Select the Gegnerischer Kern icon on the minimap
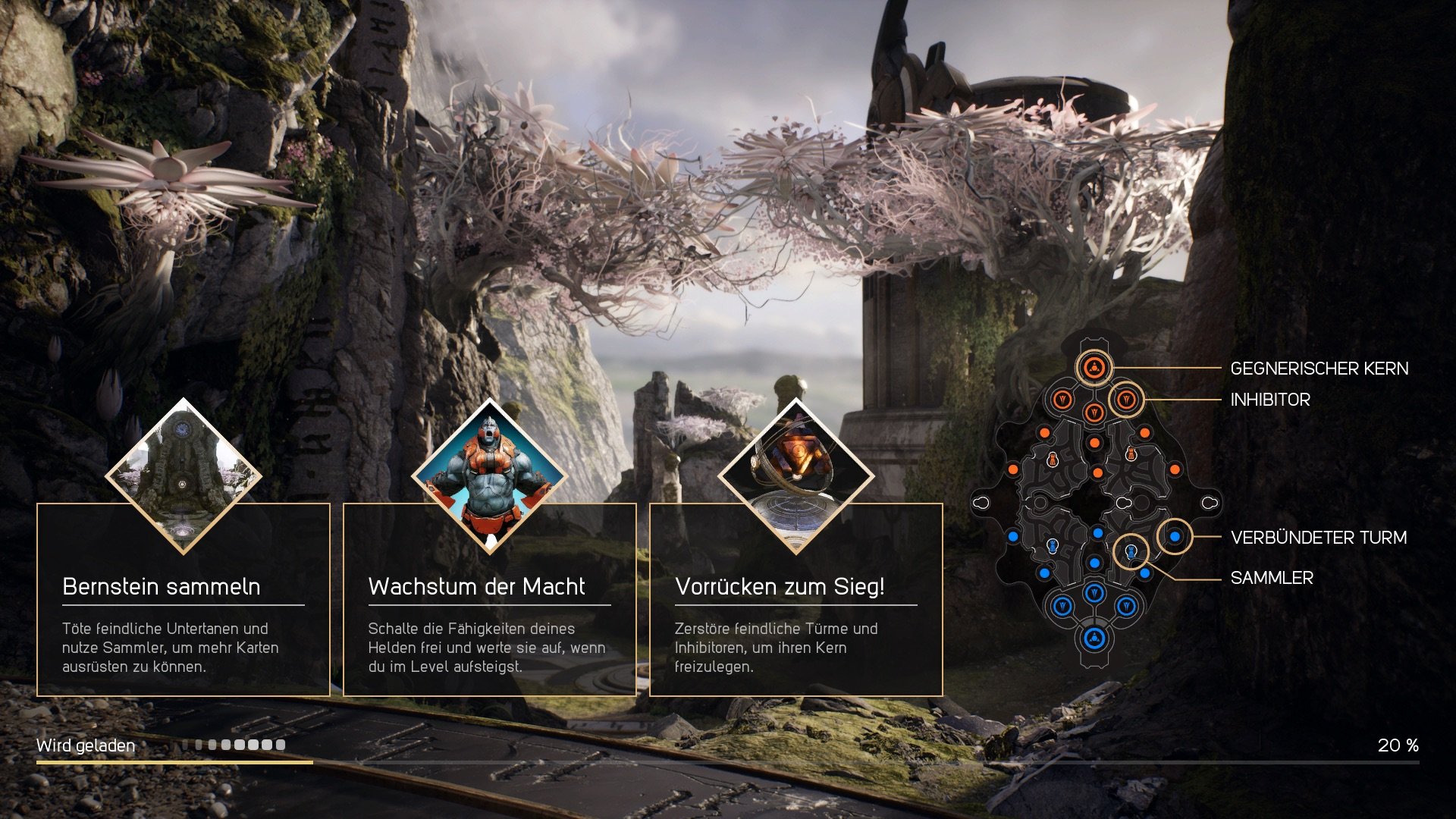 point(1094,367)
